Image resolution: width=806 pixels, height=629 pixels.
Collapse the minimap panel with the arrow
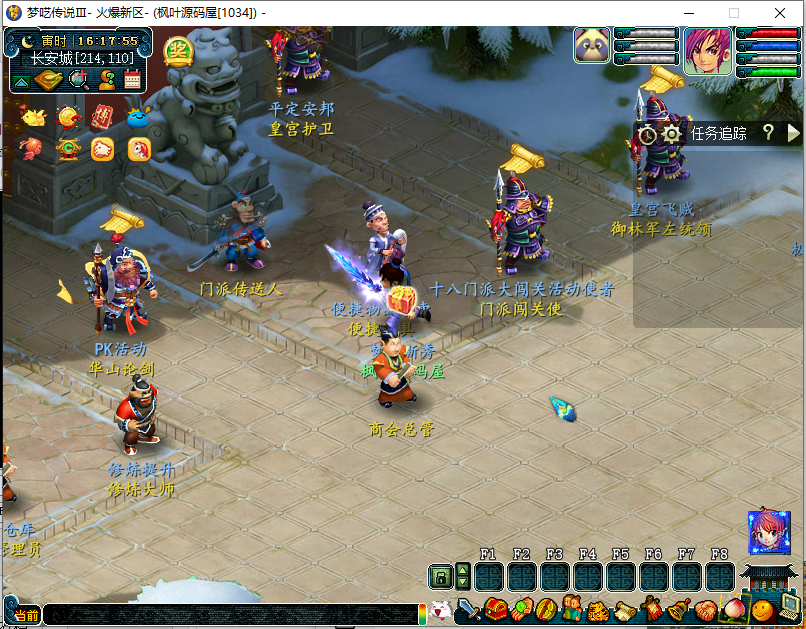coord(22,81)
